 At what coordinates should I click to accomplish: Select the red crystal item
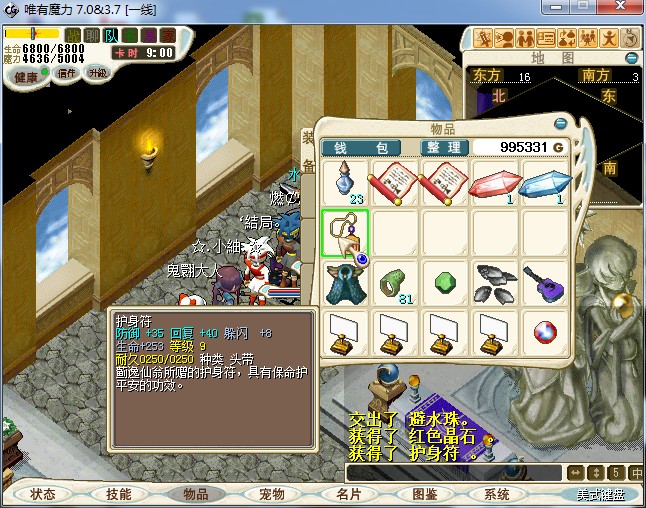[x=495, y=183]
